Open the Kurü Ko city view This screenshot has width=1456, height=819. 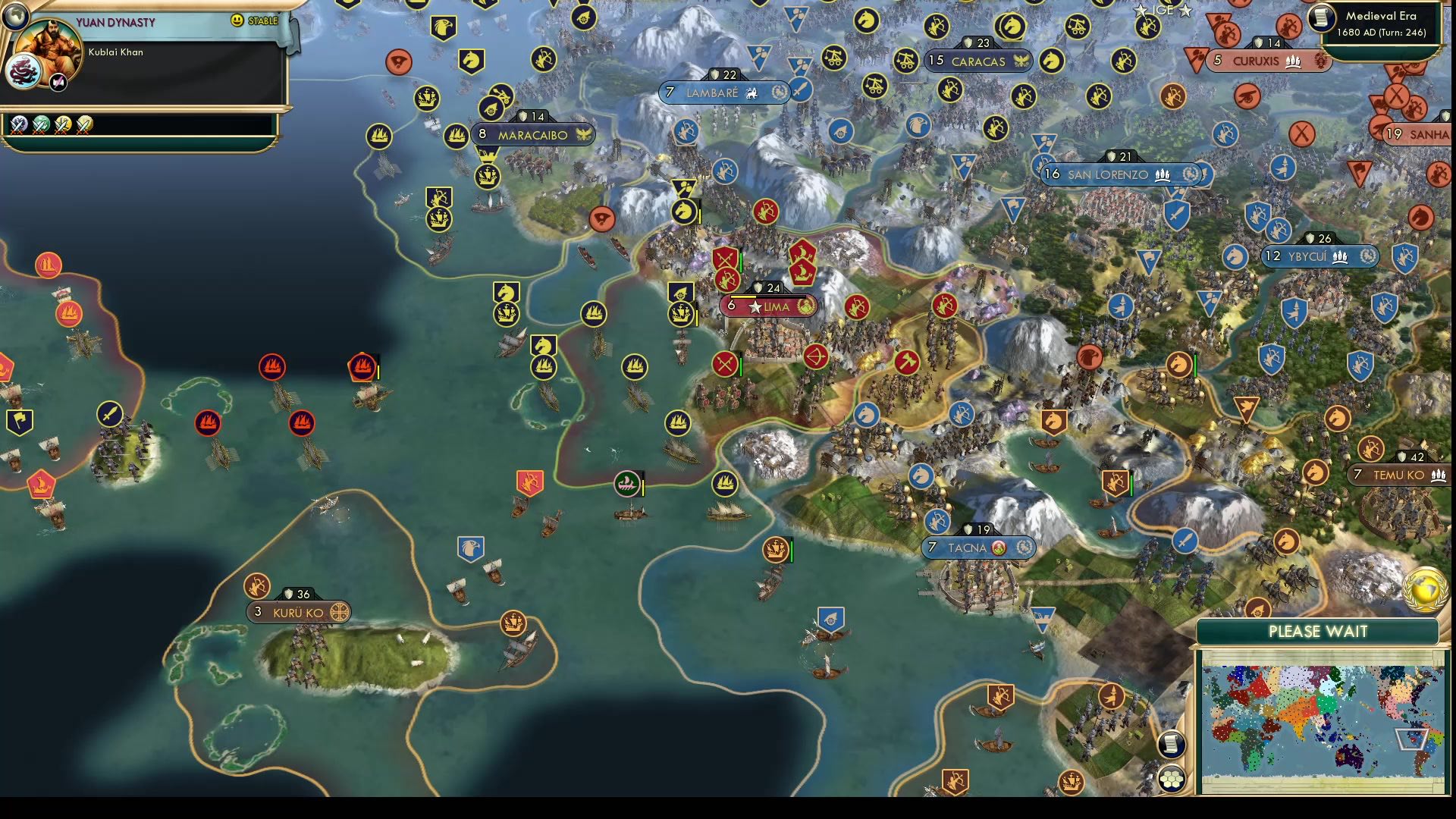point(300,612)
